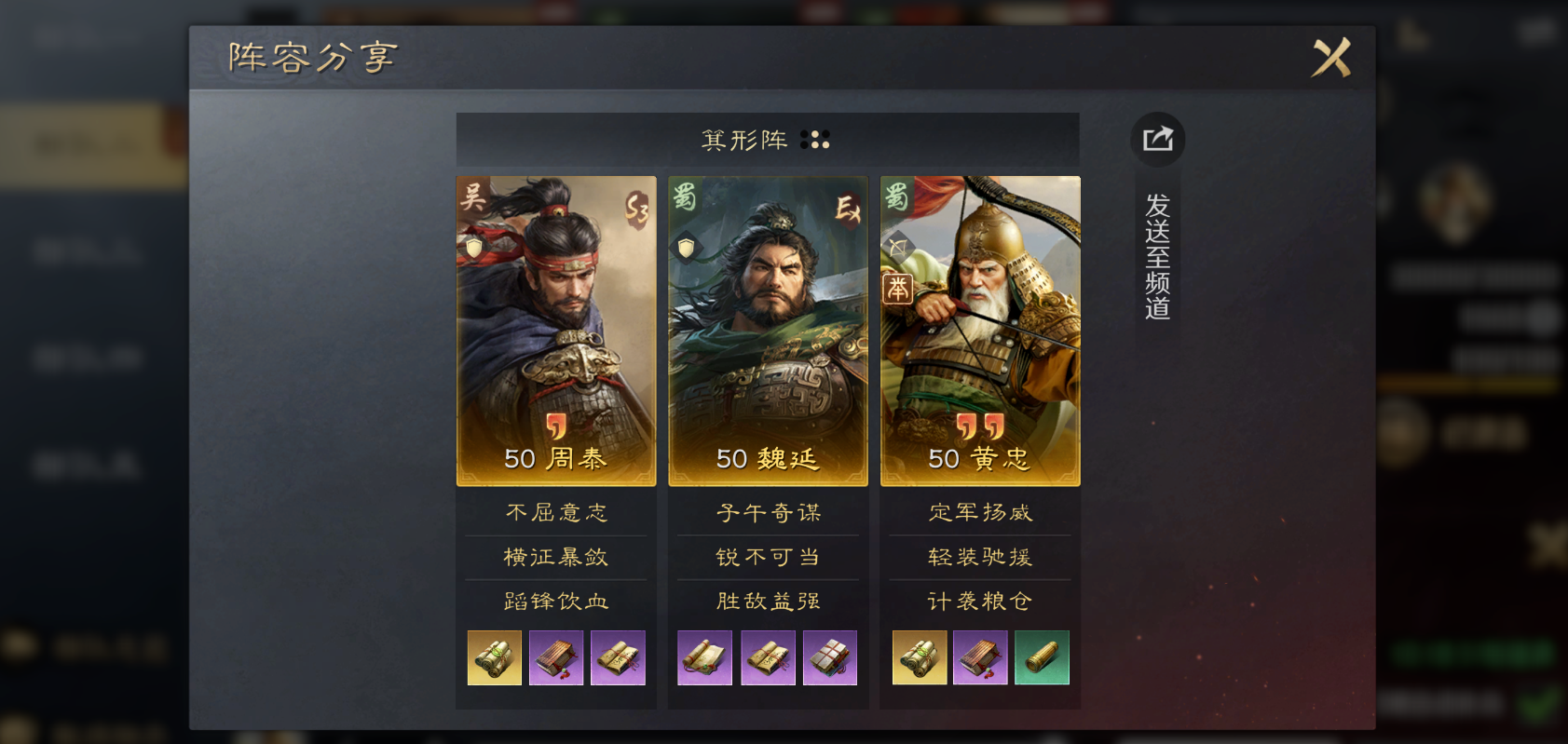
Task: Select the golden scroll item under 周泰
Action: click(494, 657)
